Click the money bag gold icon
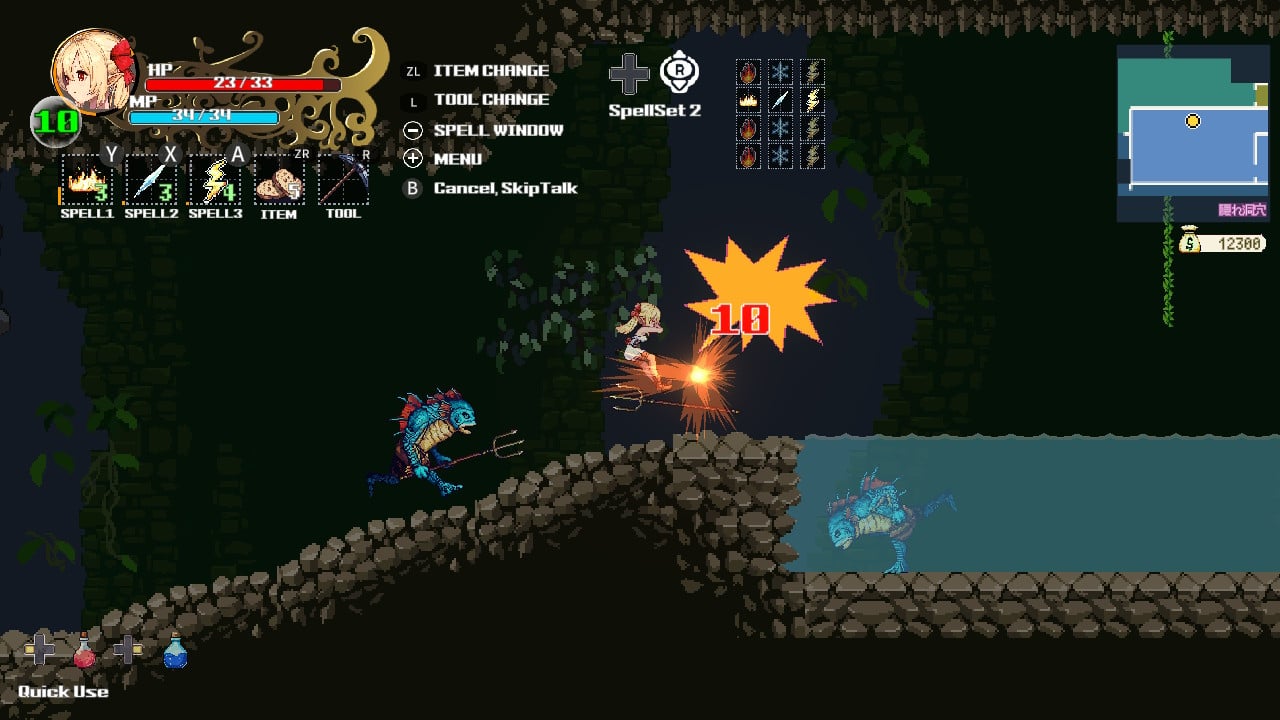1280x720 pixels. coord(1190,240)
